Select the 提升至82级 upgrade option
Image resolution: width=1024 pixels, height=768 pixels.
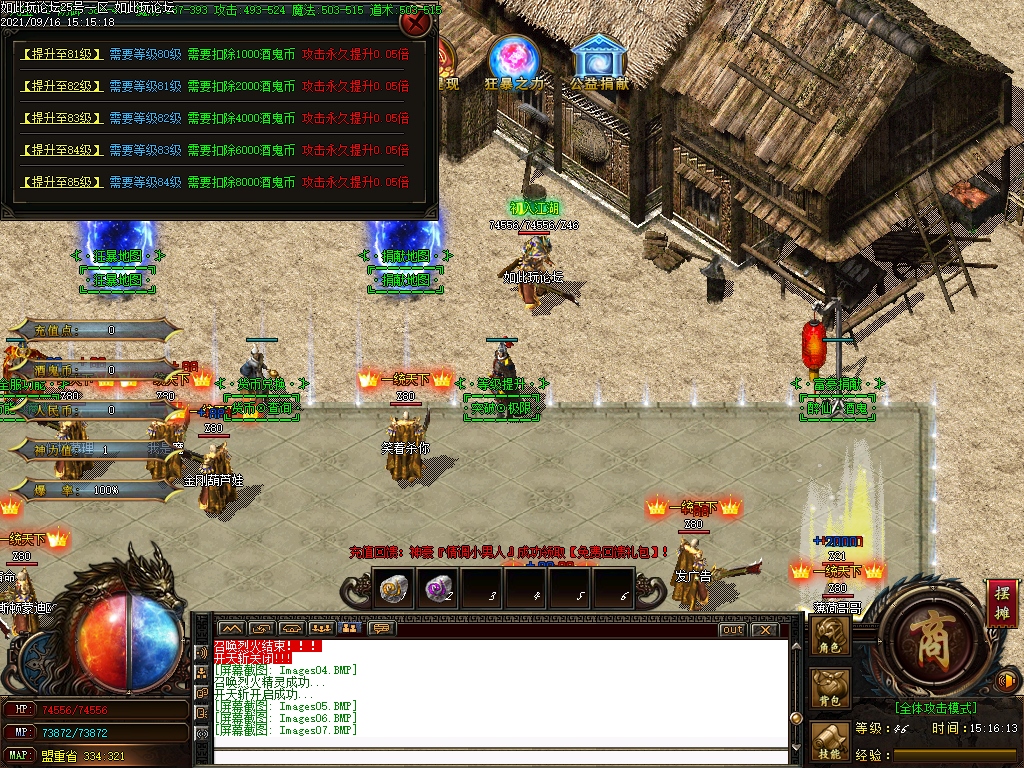[61, 86]
